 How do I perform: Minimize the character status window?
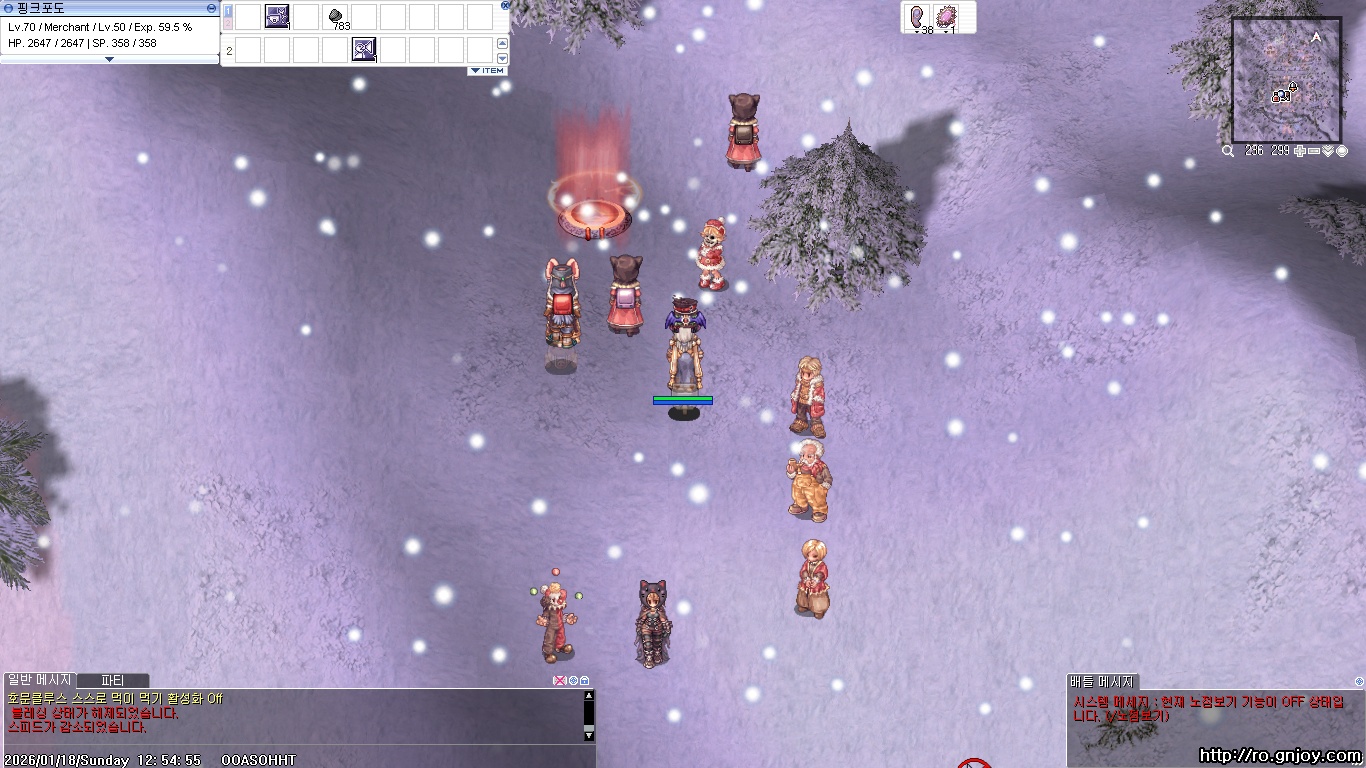click(212, 7)
